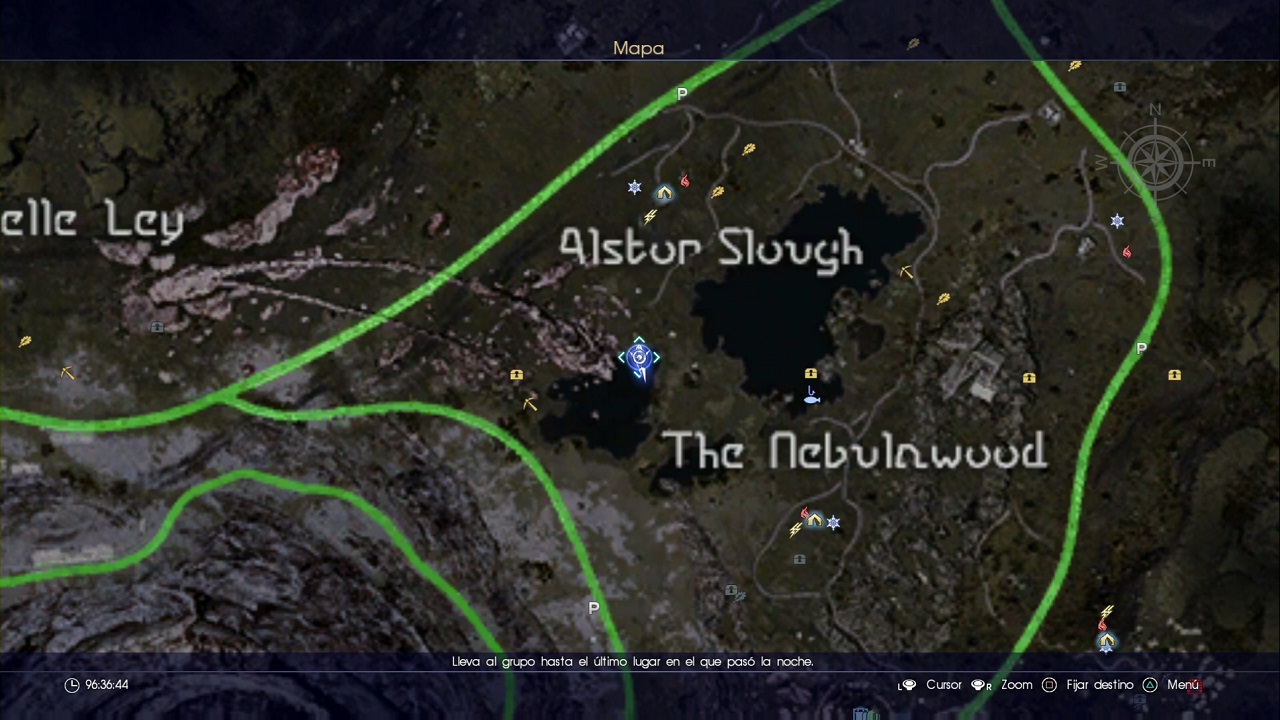Click the compass rose on the map
1280x720 pixels.
click(1155, 159)
